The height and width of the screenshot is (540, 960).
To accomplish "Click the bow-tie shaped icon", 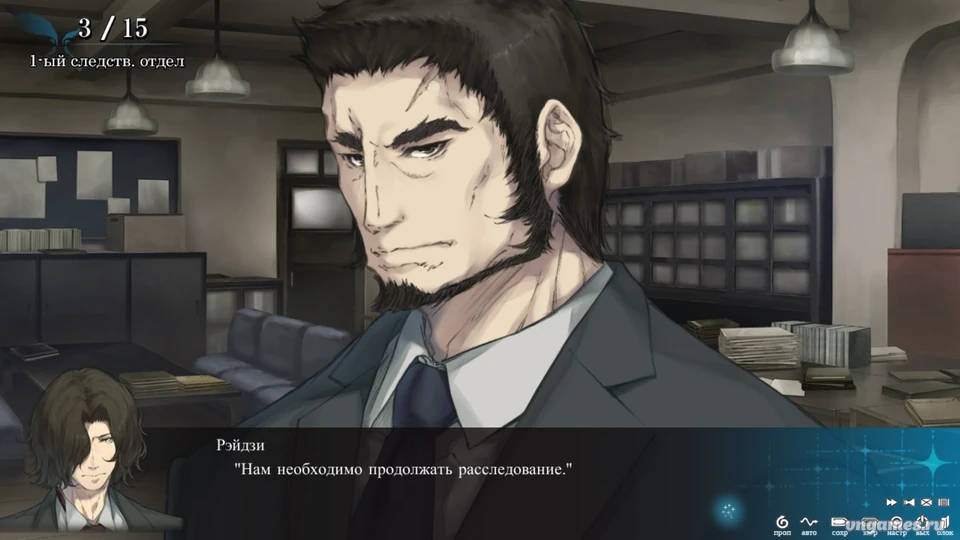I will 909,502.
